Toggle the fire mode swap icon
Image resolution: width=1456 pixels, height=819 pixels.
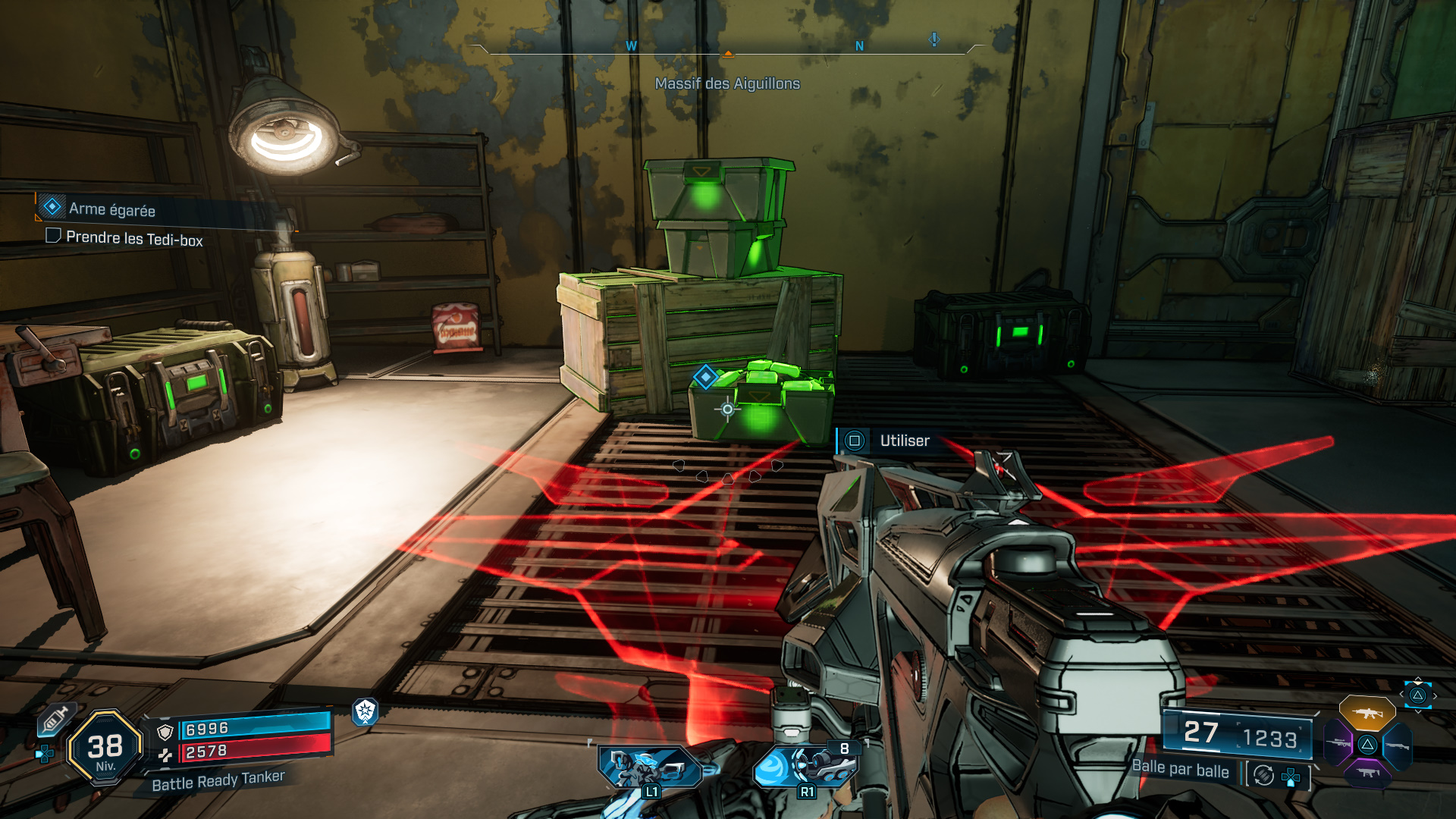1263,775
